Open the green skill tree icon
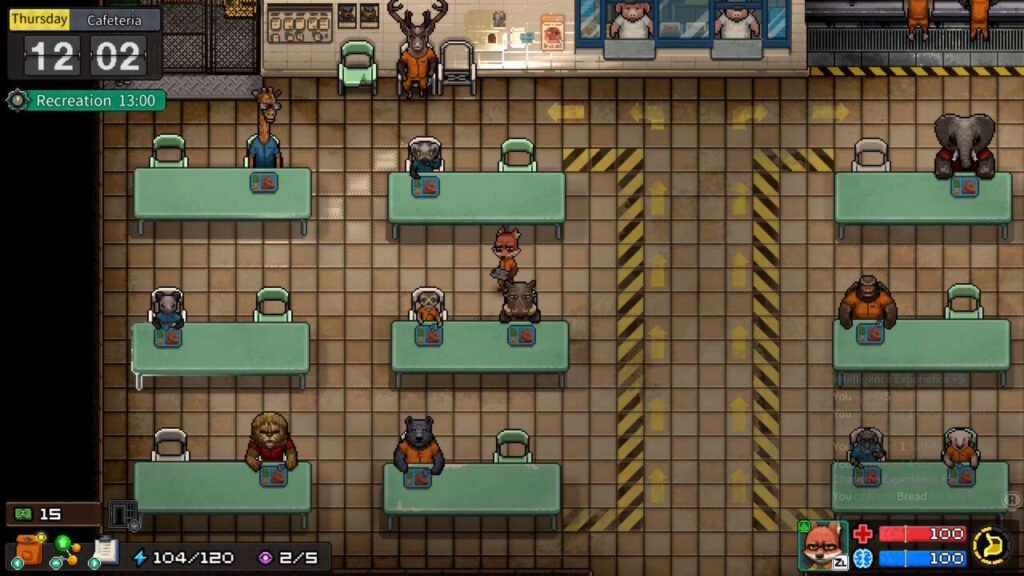 point(65,550)
